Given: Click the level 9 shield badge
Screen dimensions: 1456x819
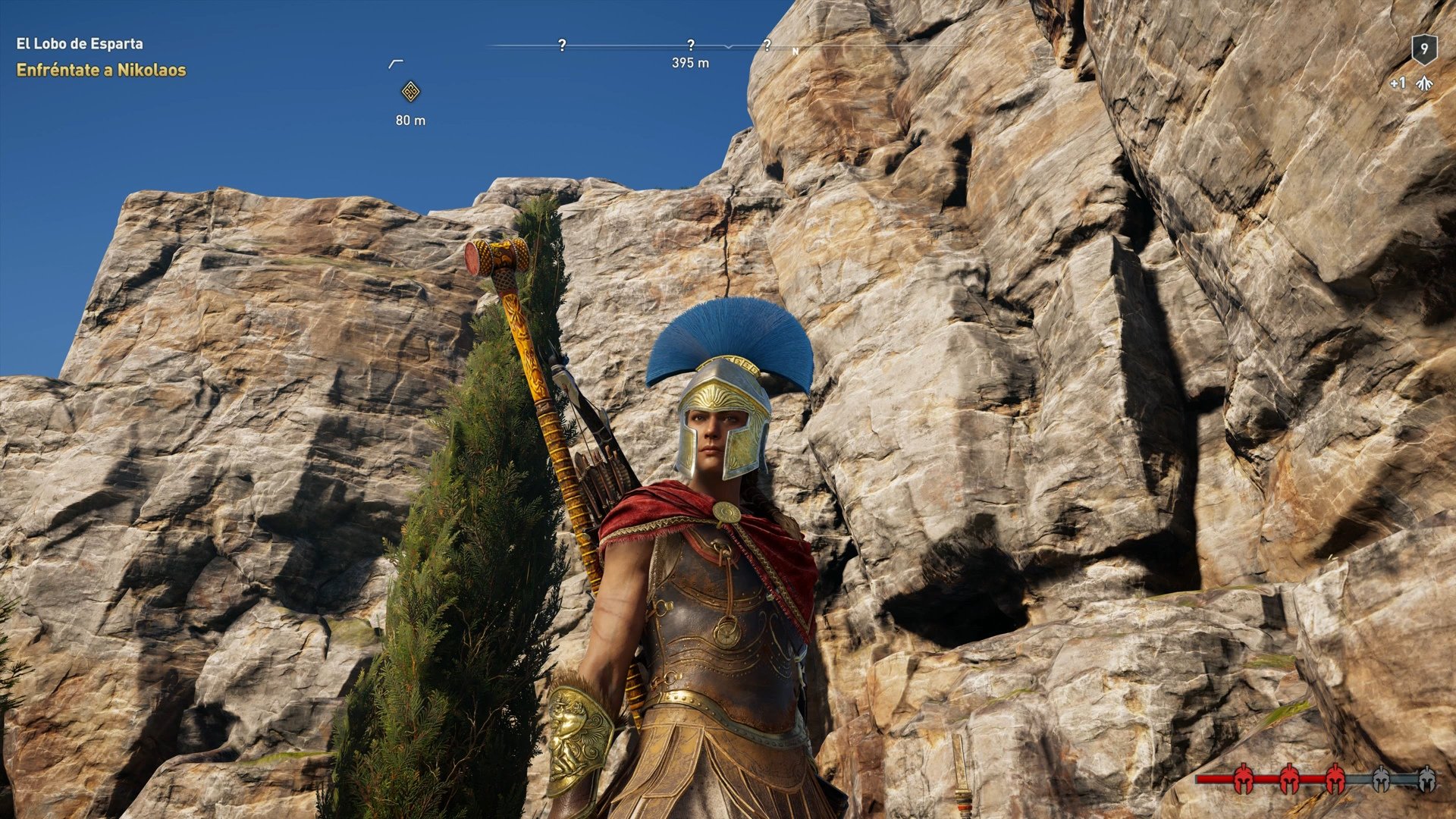Looking at the screenshot, I should click(1424, 49).
